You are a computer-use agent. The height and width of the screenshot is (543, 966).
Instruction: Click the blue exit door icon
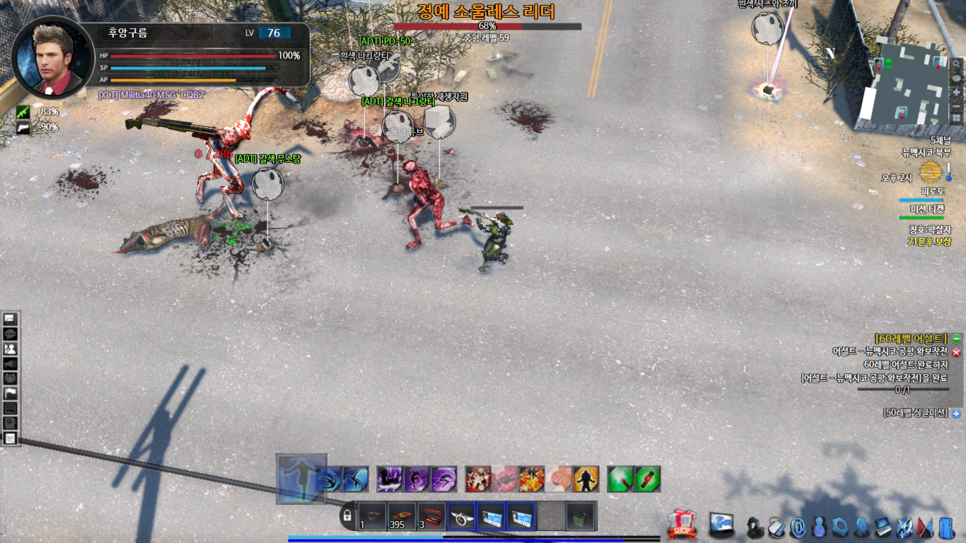(946, 526)
